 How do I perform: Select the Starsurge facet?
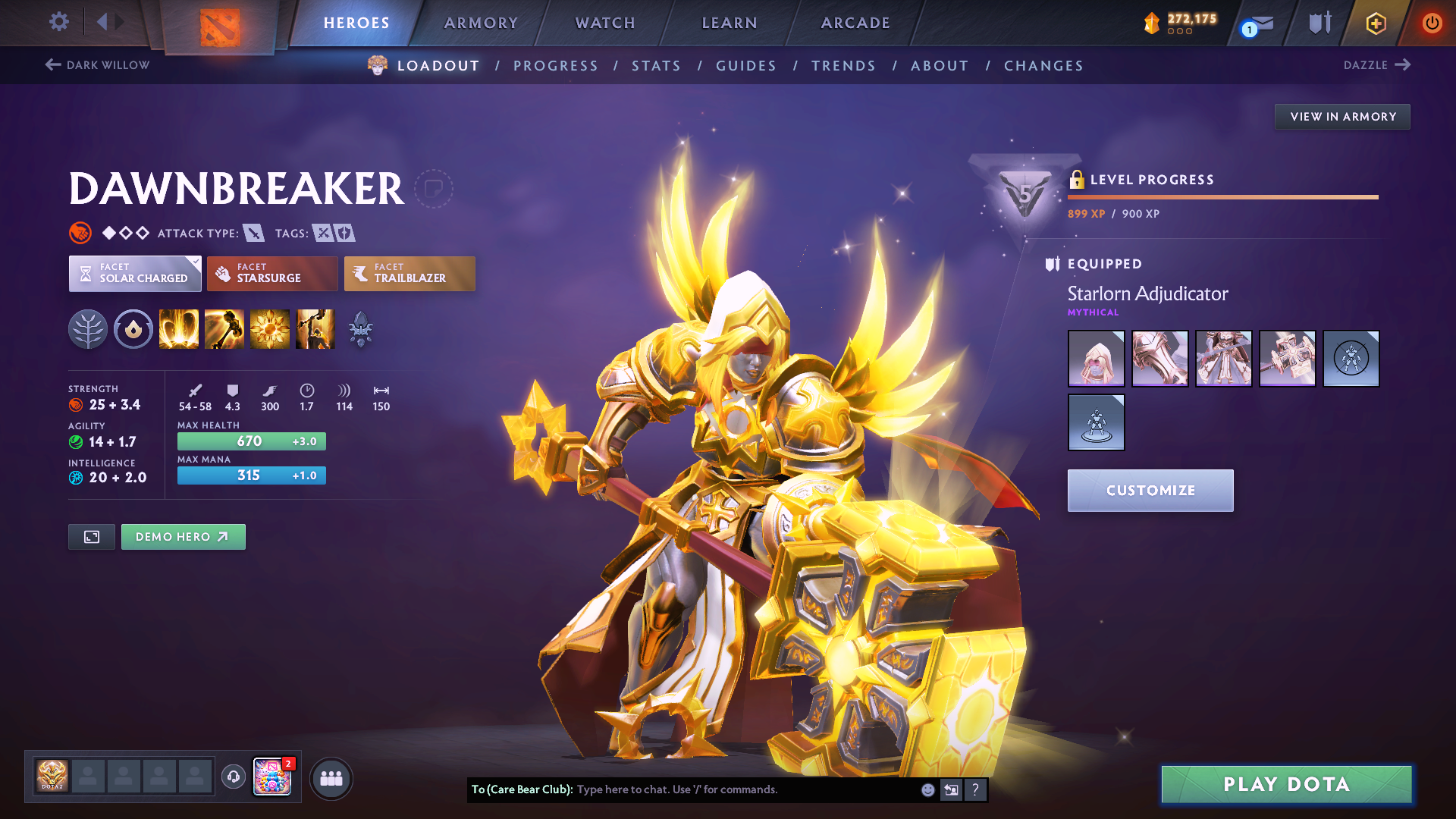pos(272,273)
